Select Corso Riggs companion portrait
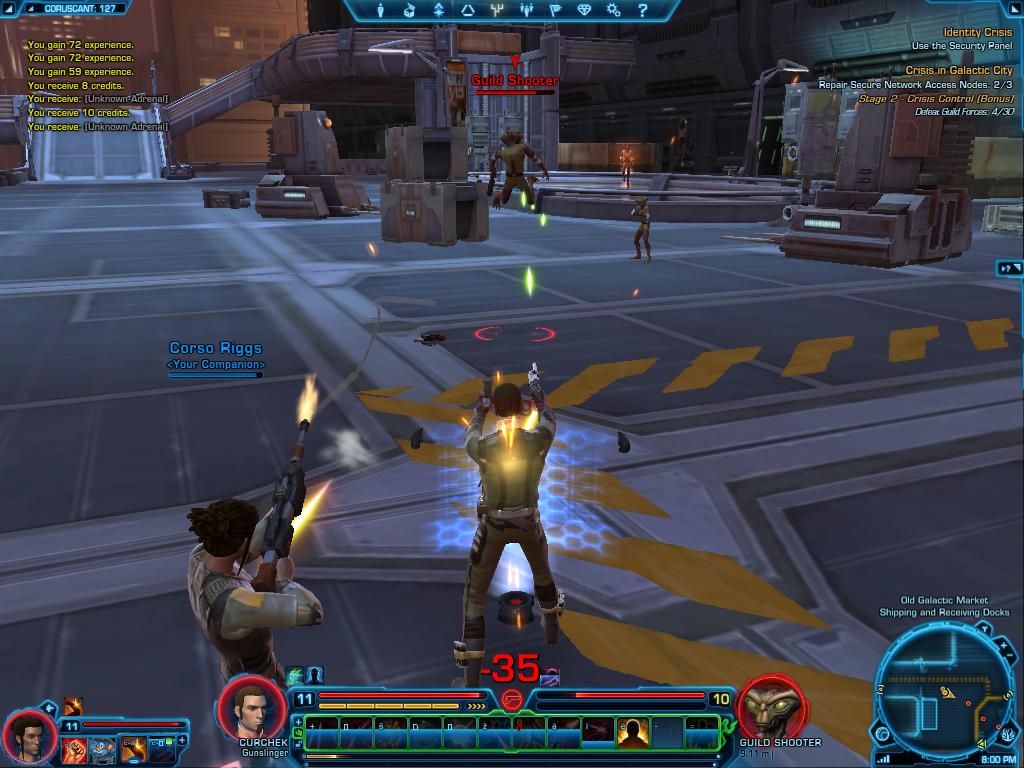This screenshot has height=768, width=1024. click(x=29, y=735)
